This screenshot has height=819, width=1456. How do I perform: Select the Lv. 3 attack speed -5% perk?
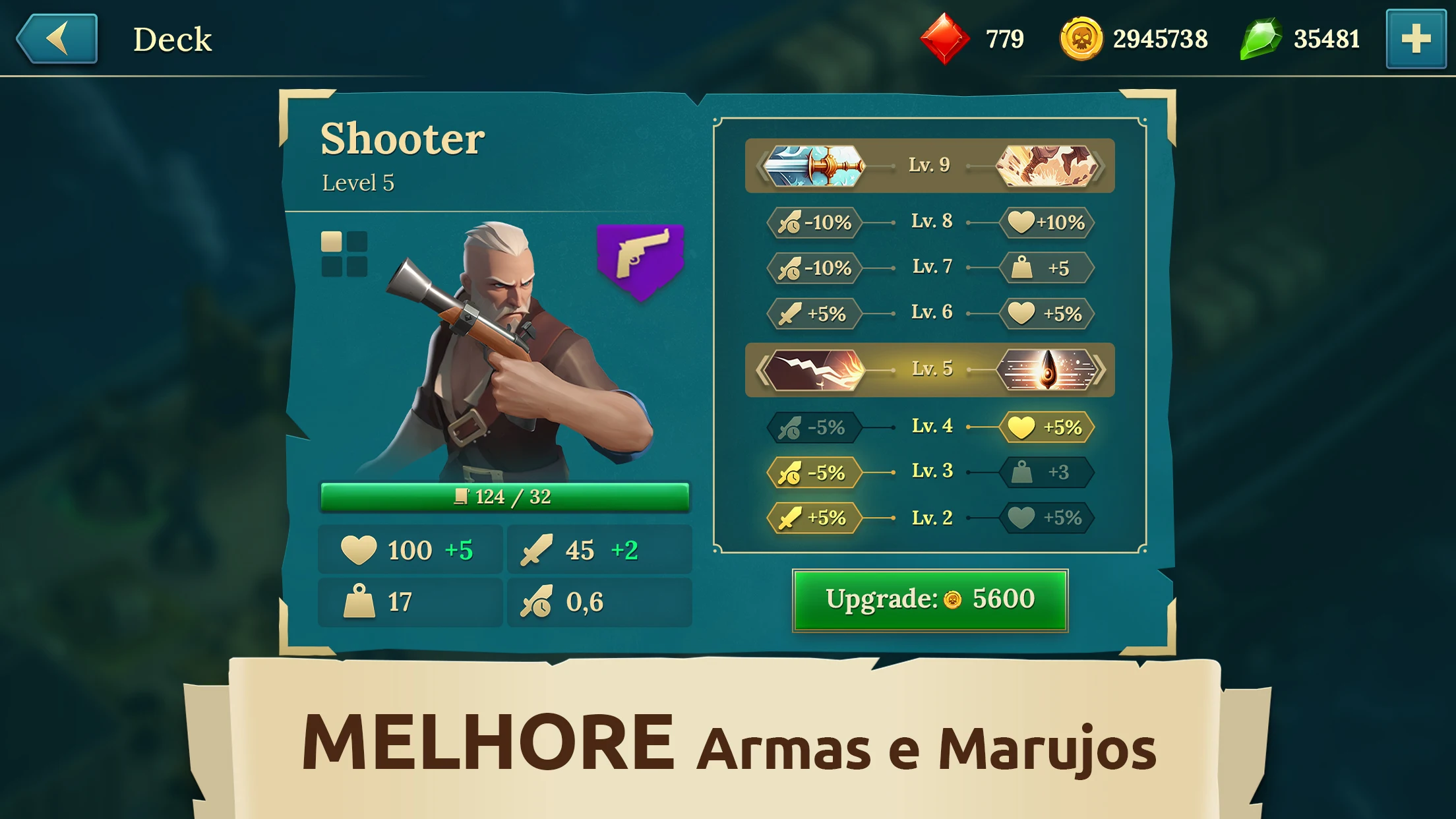click(x=815, y=473)
